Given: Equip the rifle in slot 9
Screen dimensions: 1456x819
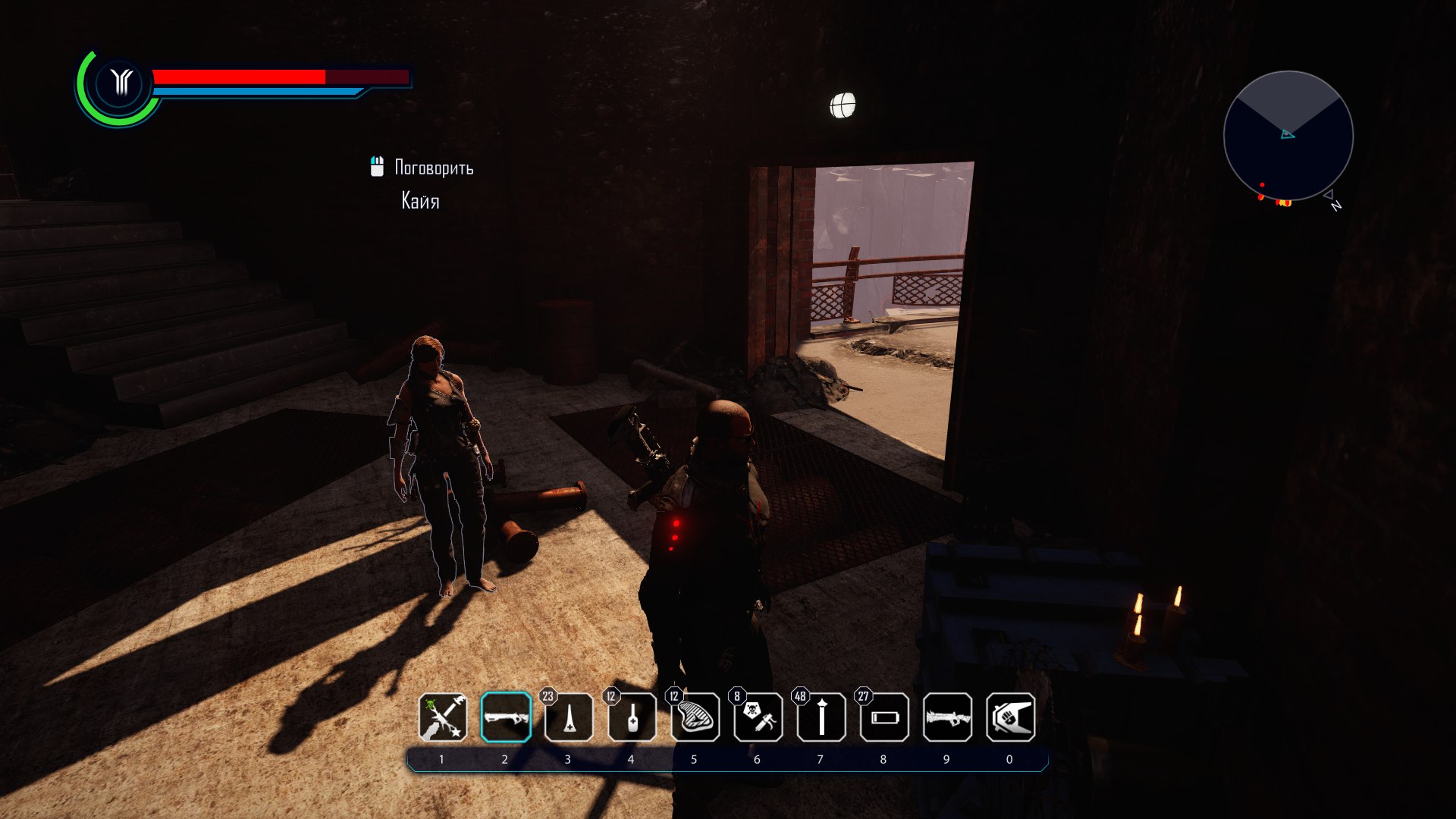Looking at the screenshot, I should (x=947, y=717).
